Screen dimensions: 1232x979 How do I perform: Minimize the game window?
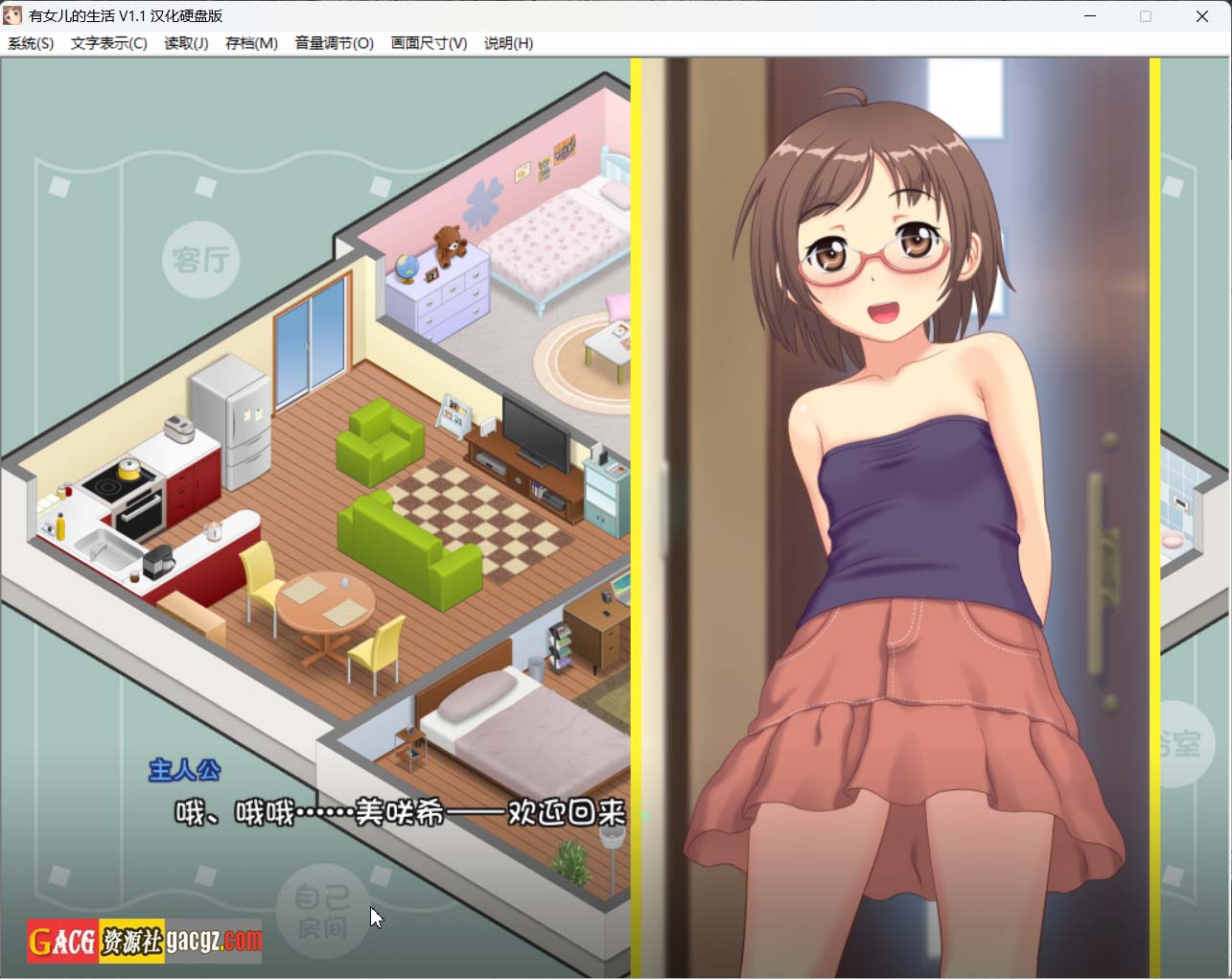[1090, 16]
